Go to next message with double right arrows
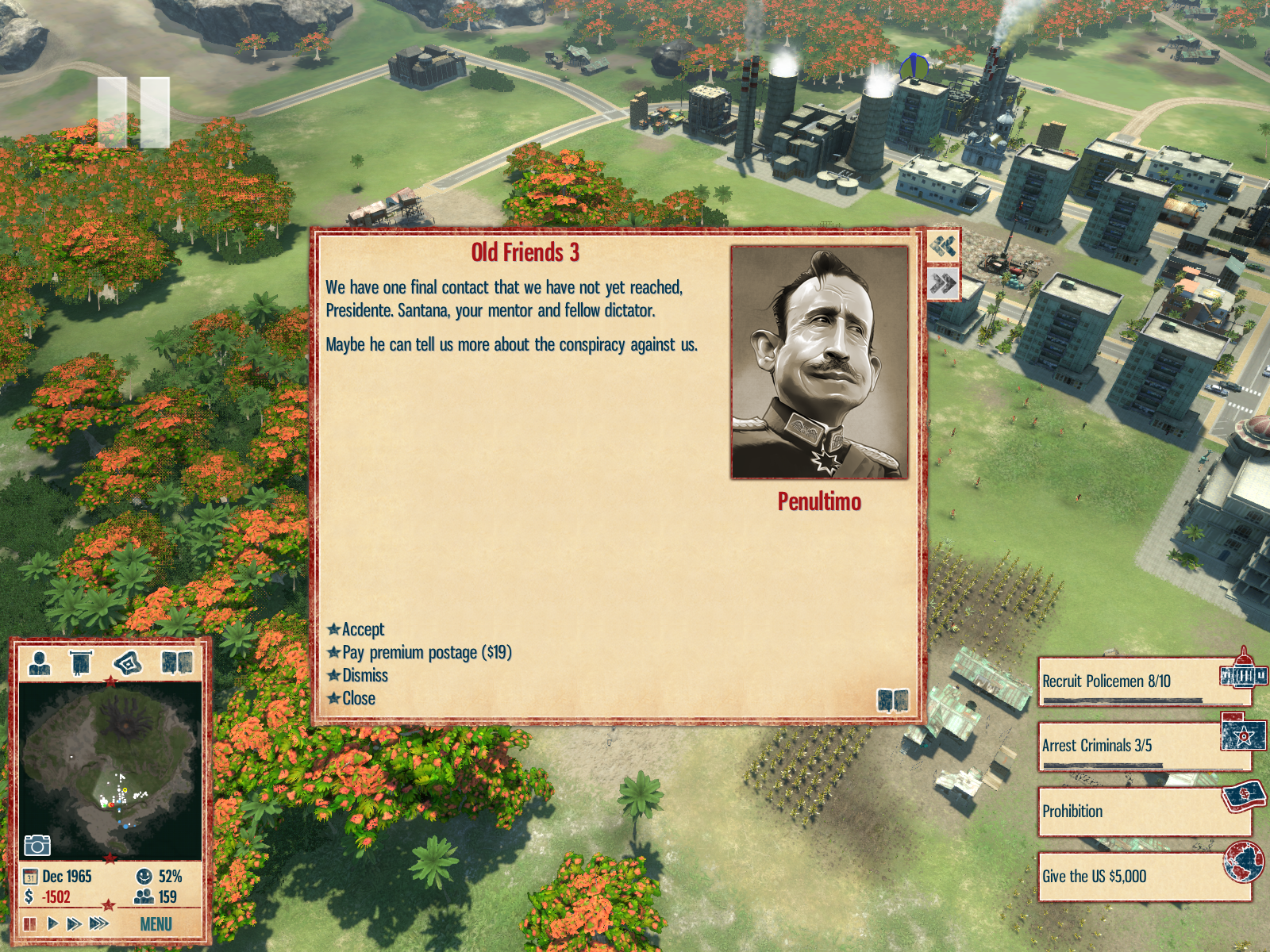 (x=943, y=283)
